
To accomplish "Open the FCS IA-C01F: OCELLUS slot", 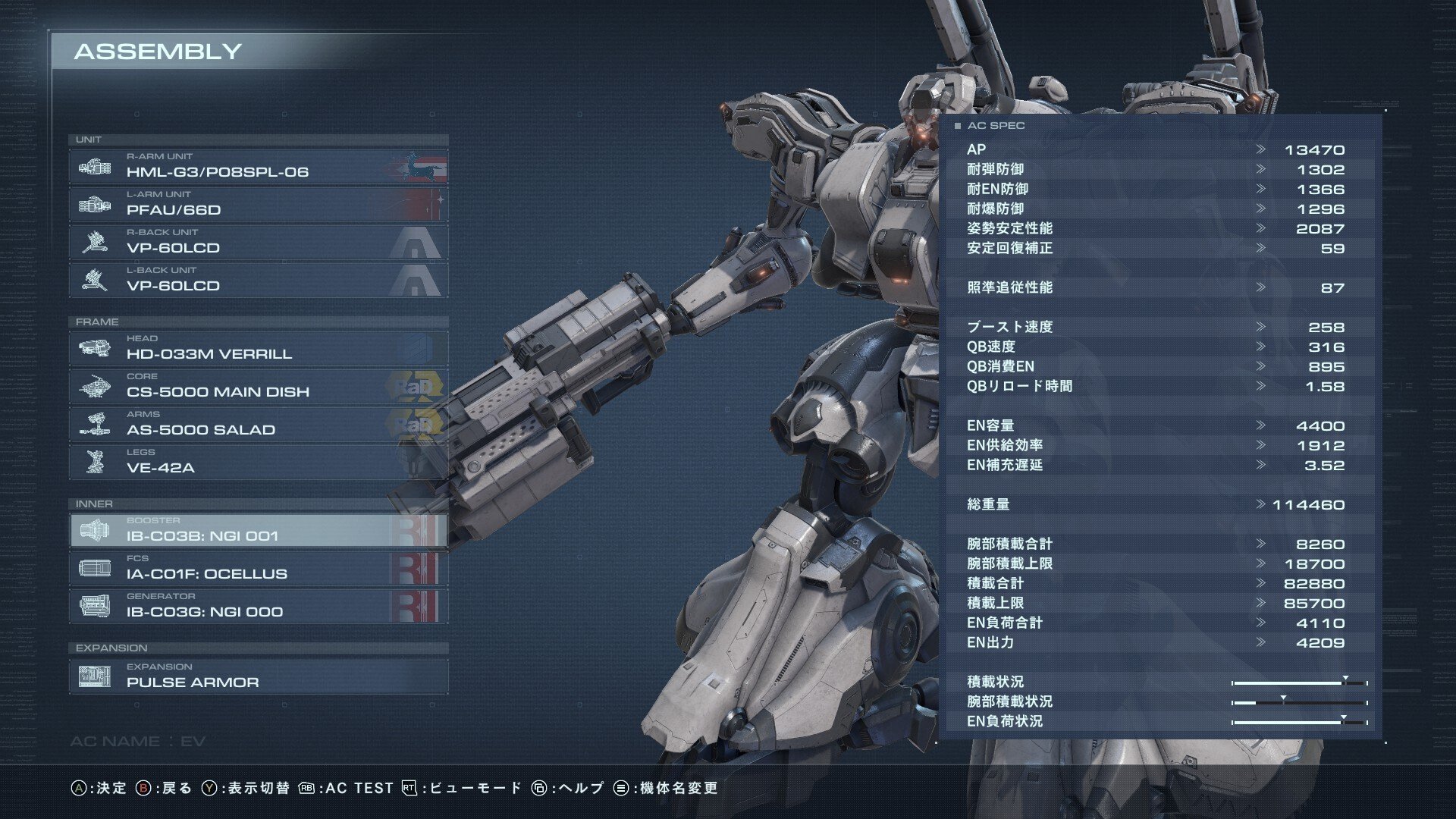I will tap(258, 568).
